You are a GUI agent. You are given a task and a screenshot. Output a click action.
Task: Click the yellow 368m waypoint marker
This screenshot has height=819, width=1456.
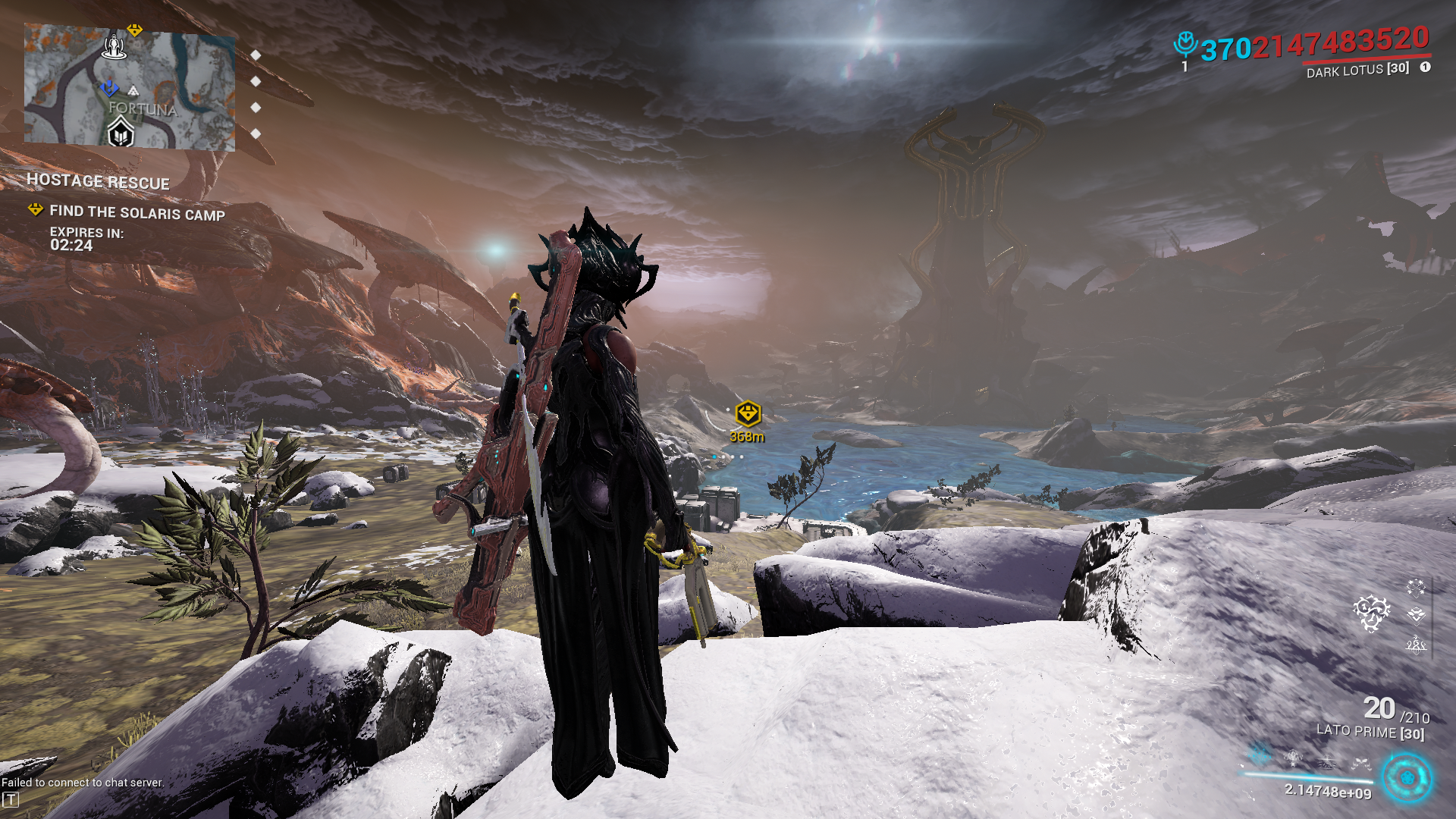[748, 414]
